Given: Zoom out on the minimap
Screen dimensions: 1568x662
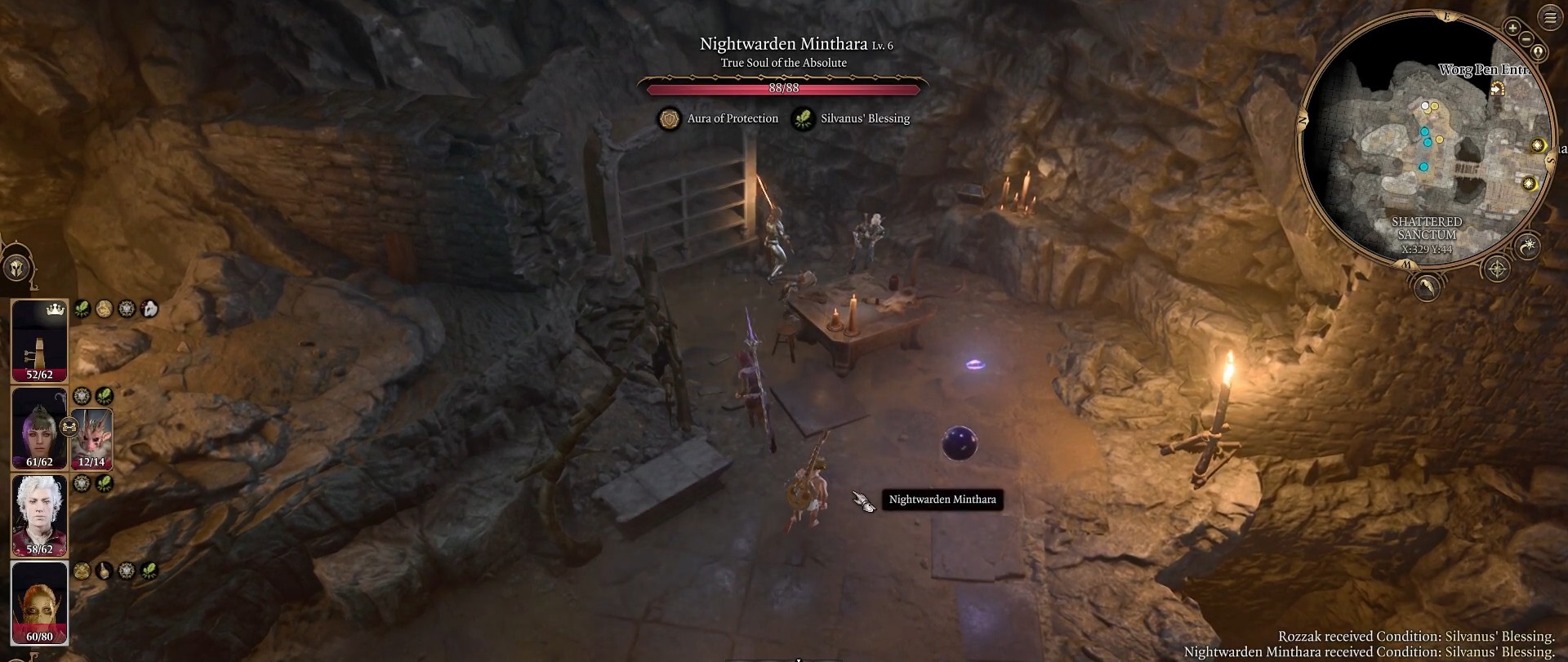Looking at the screenshot, I should pos(1526,38).
